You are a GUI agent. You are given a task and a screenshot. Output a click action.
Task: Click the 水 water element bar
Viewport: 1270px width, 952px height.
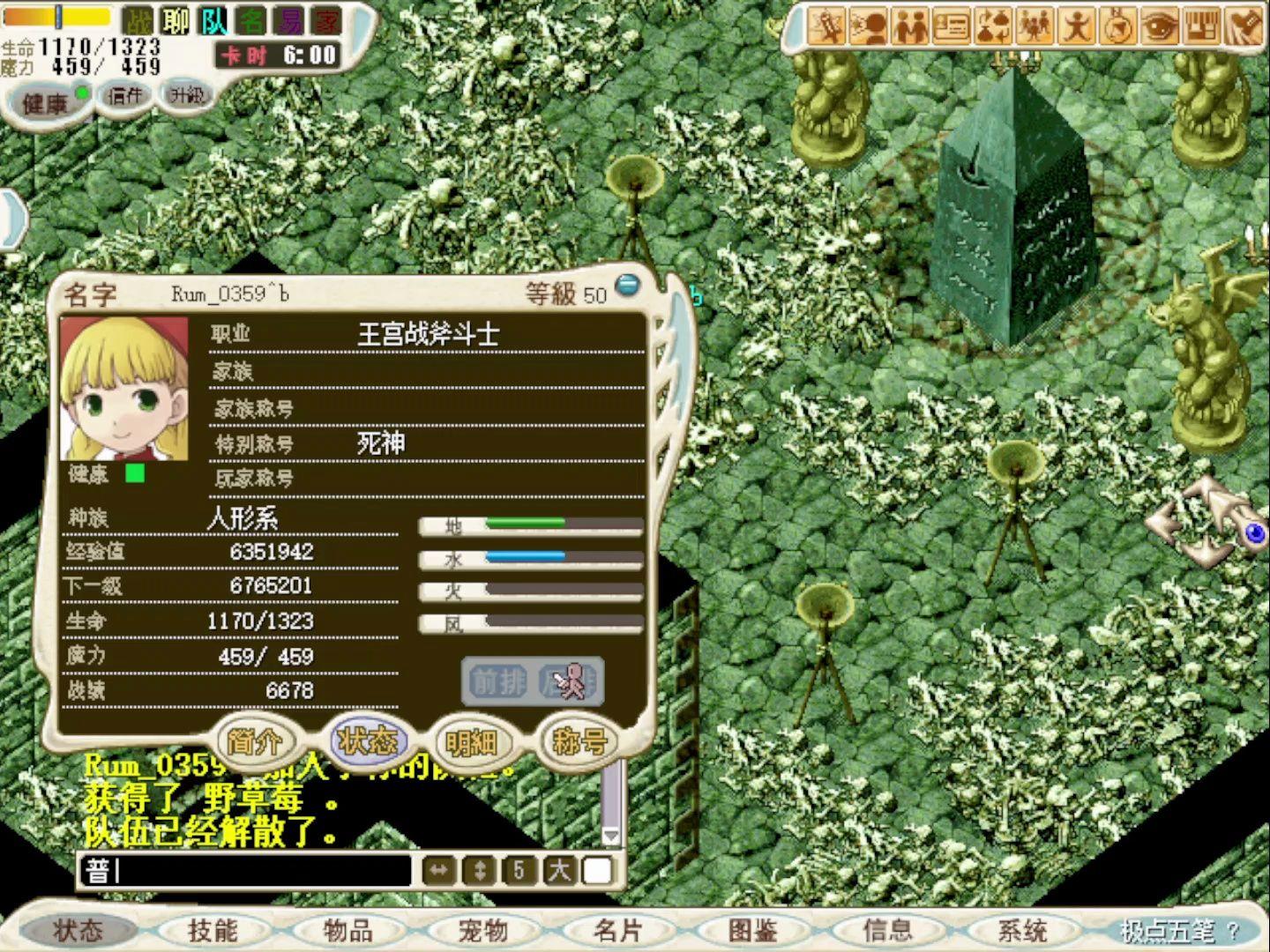pyautogui.click(x=529, y=557)
